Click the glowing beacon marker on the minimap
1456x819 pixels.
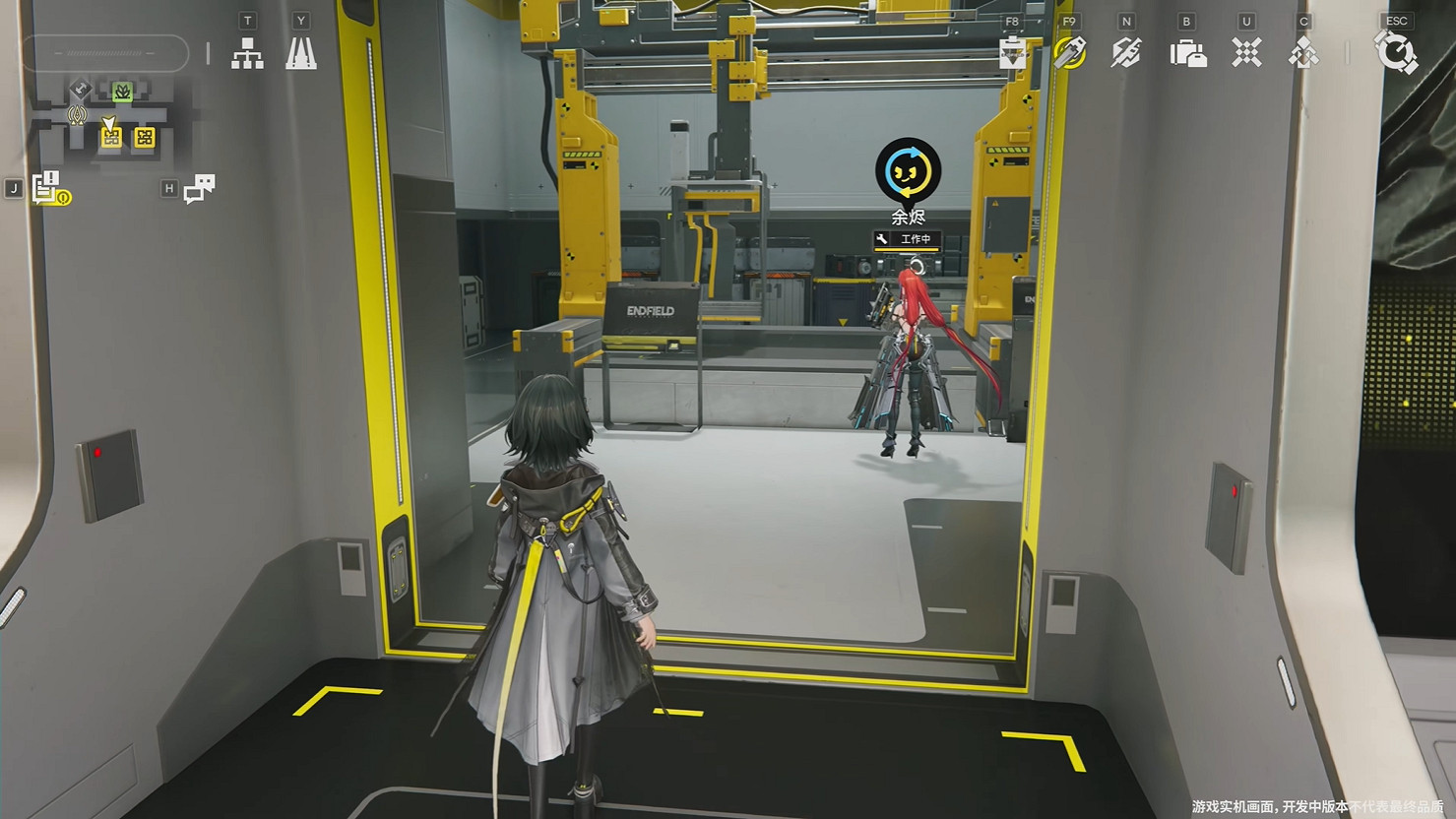(77, 114)
